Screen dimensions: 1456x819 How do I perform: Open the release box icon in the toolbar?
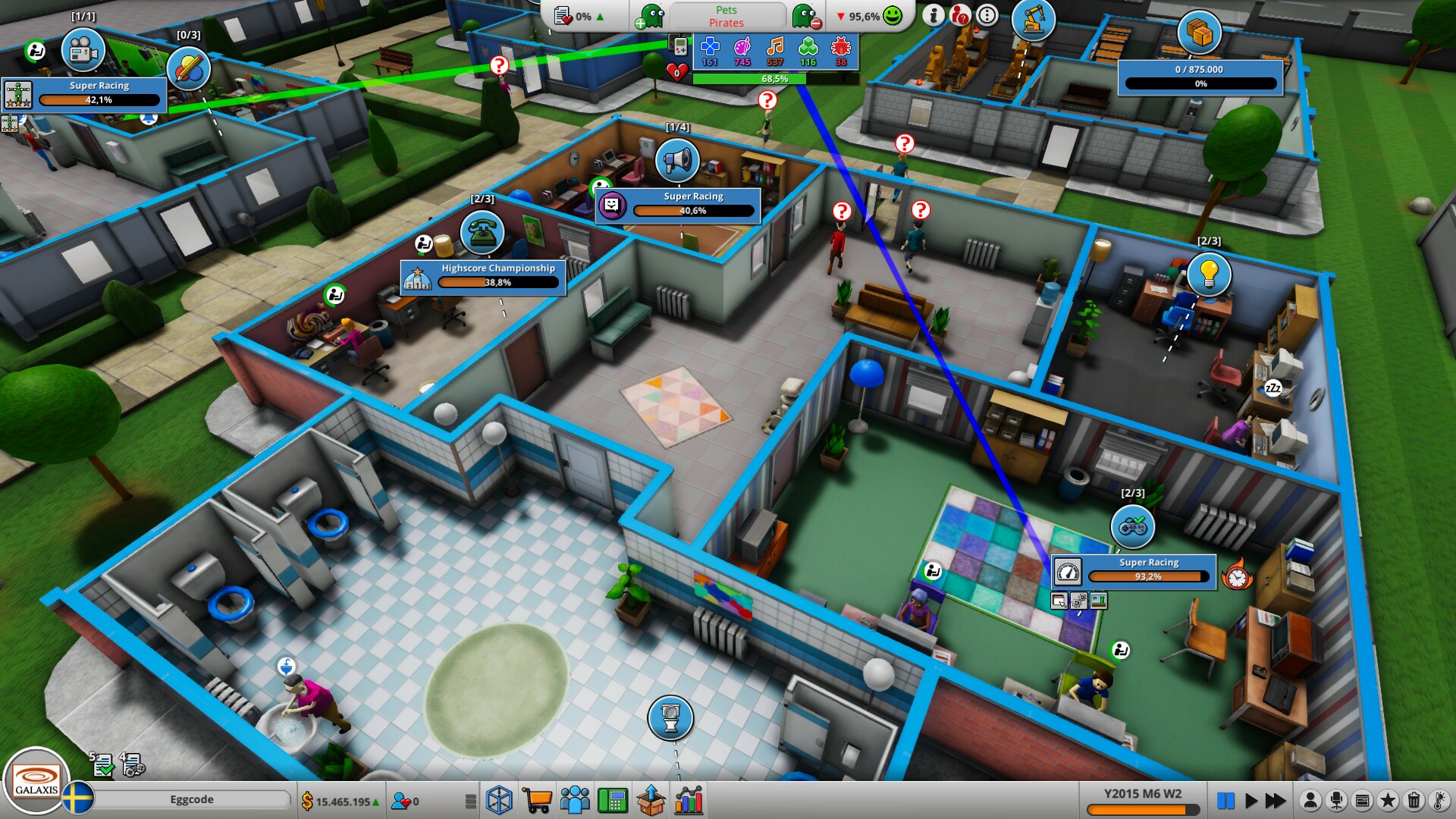pos(650,799)
